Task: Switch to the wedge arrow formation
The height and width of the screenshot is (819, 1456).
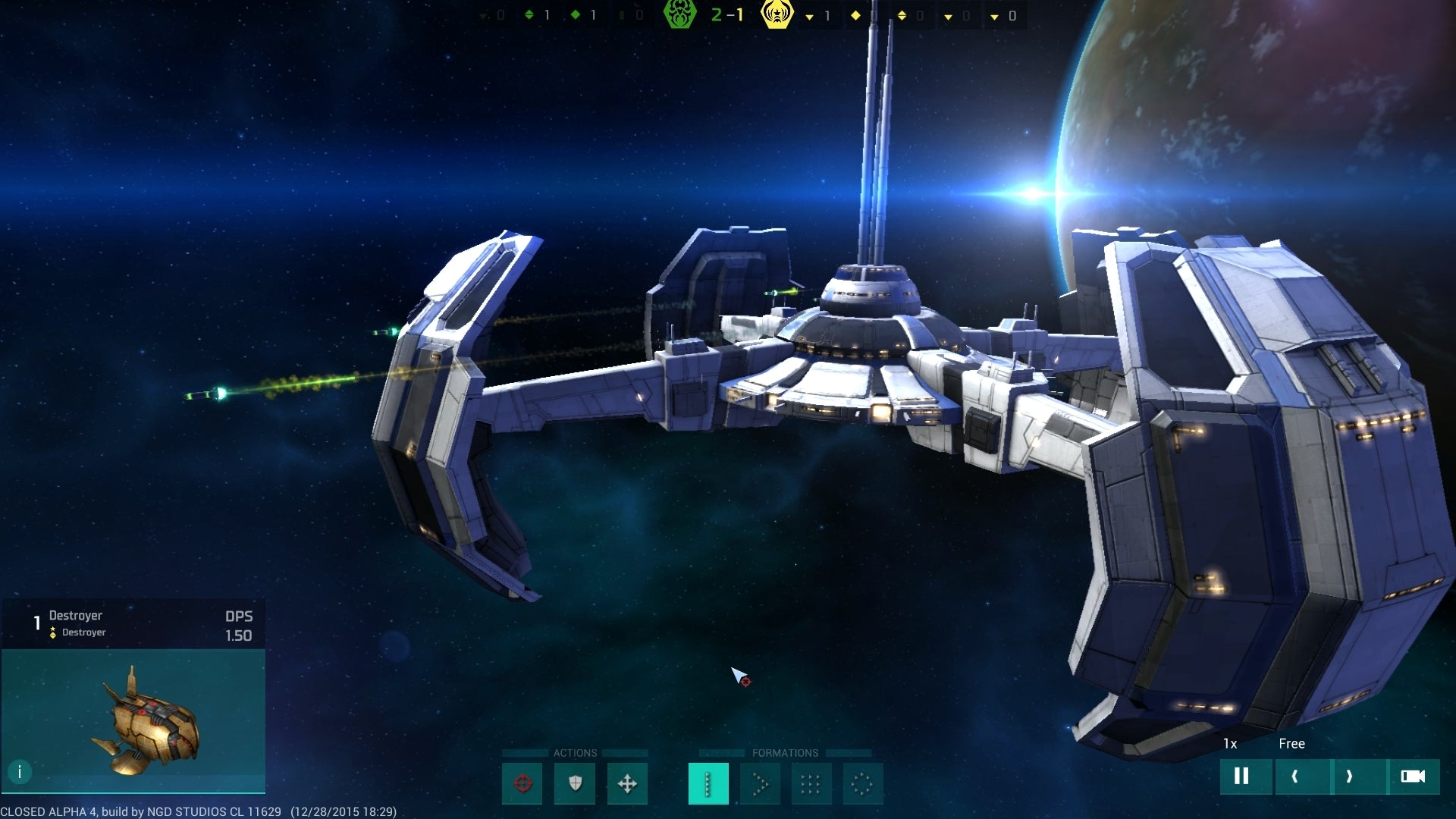Action: click(760, 783)
